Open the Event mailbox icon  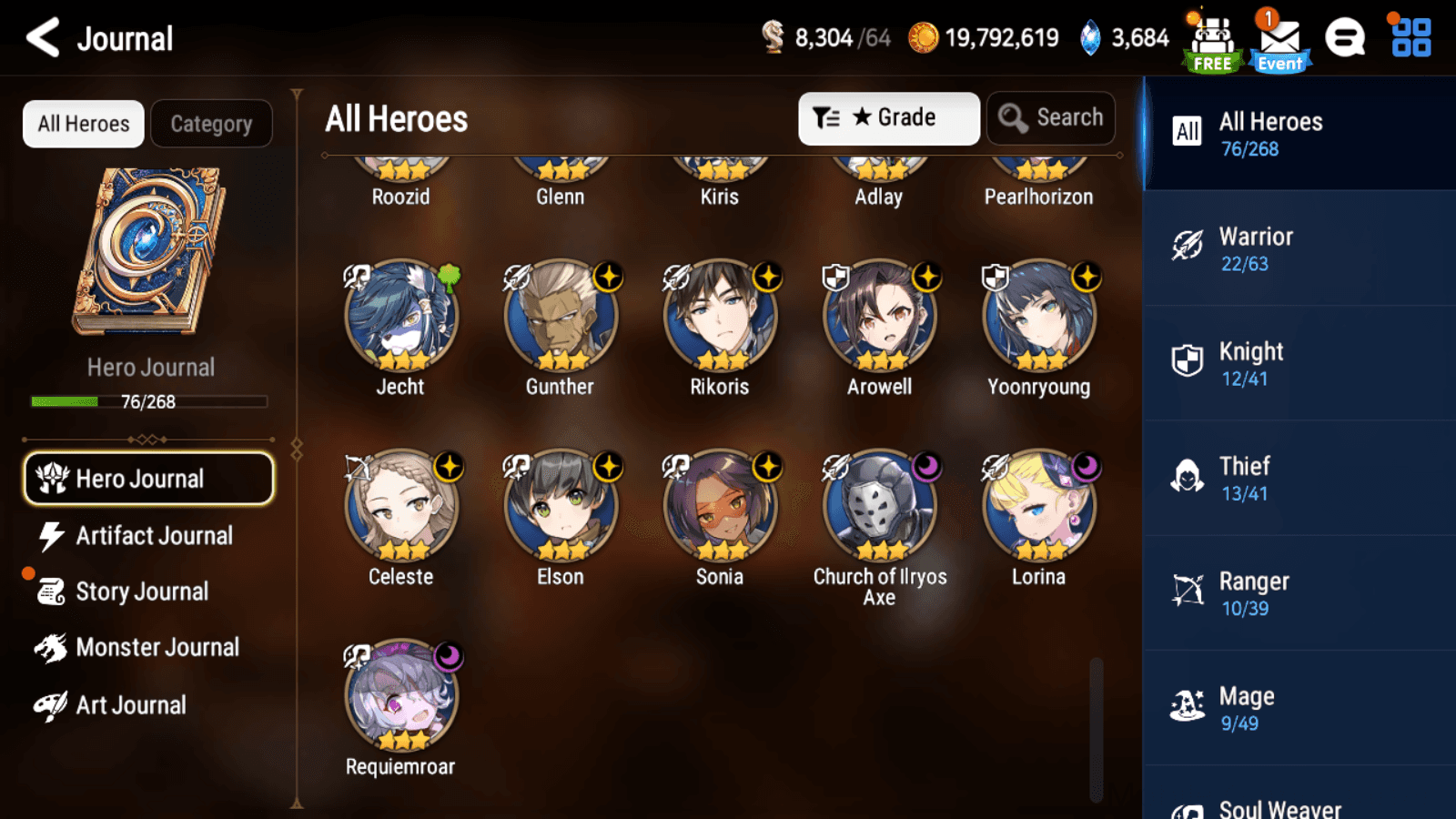point(1279,42)
